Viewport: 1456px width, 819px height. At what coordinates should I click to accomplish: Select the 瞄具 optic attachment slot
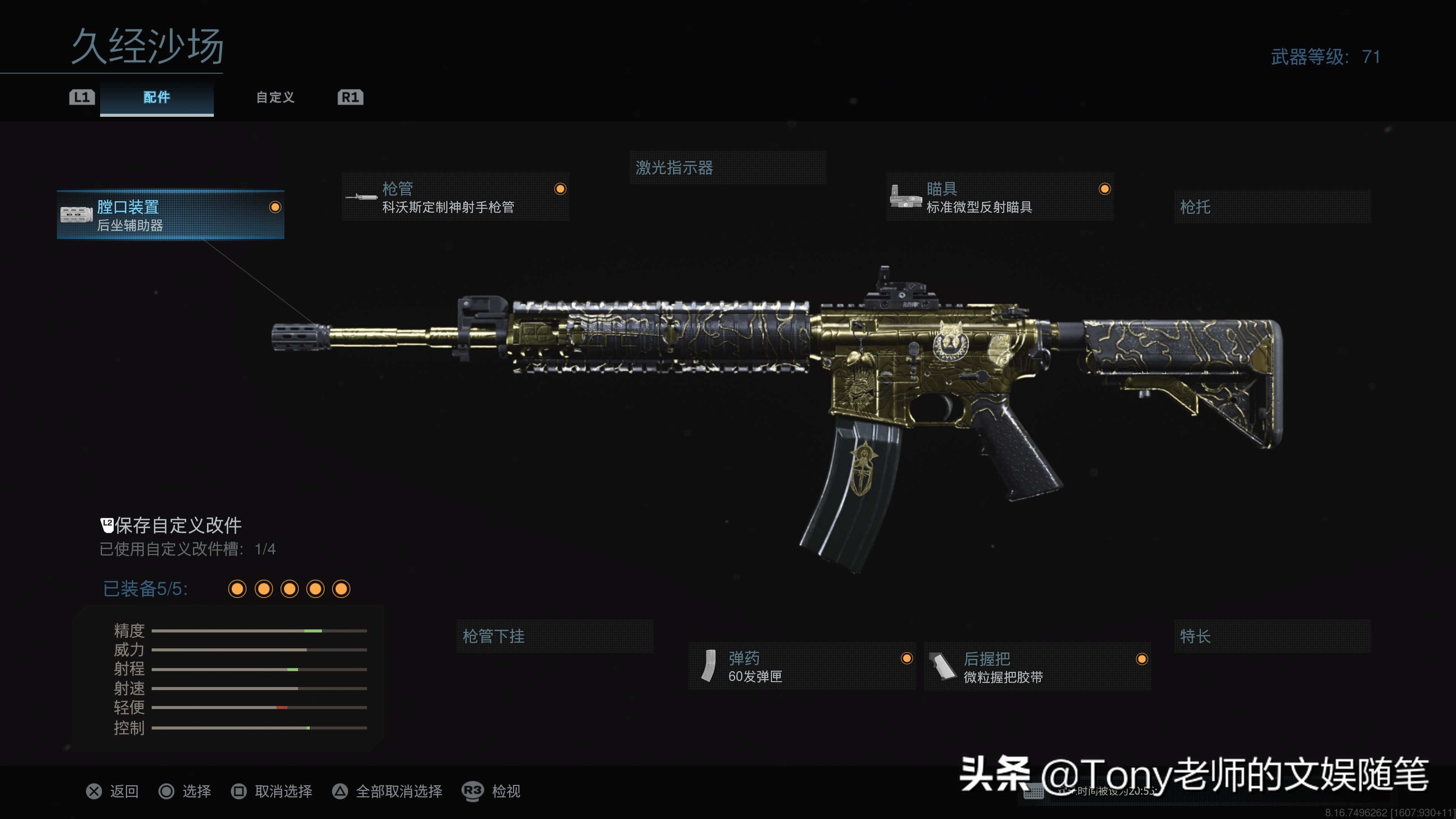(999, 197)
